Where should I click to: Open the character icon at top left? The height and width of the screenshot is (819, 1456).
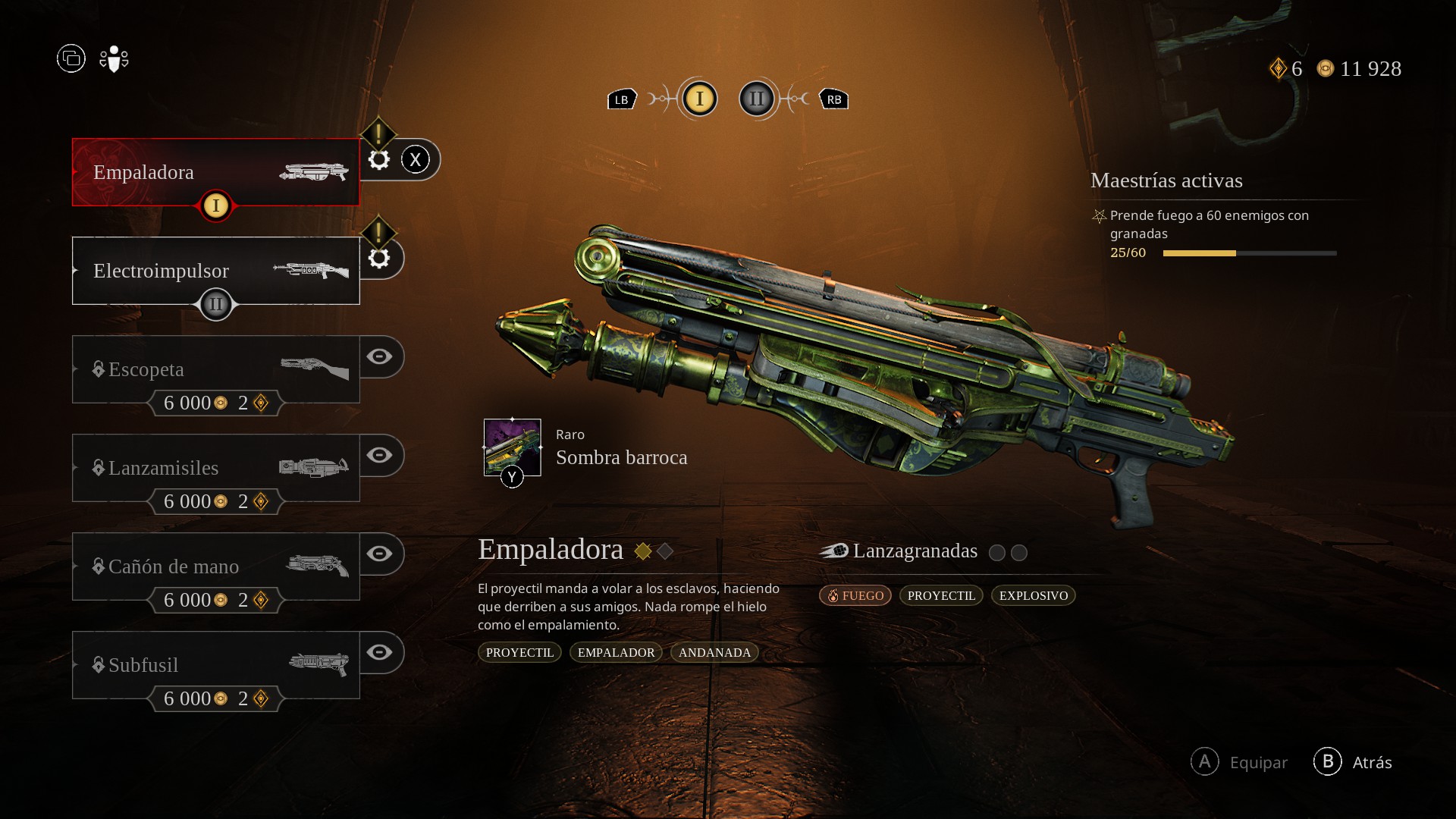(x=114, y=58)
